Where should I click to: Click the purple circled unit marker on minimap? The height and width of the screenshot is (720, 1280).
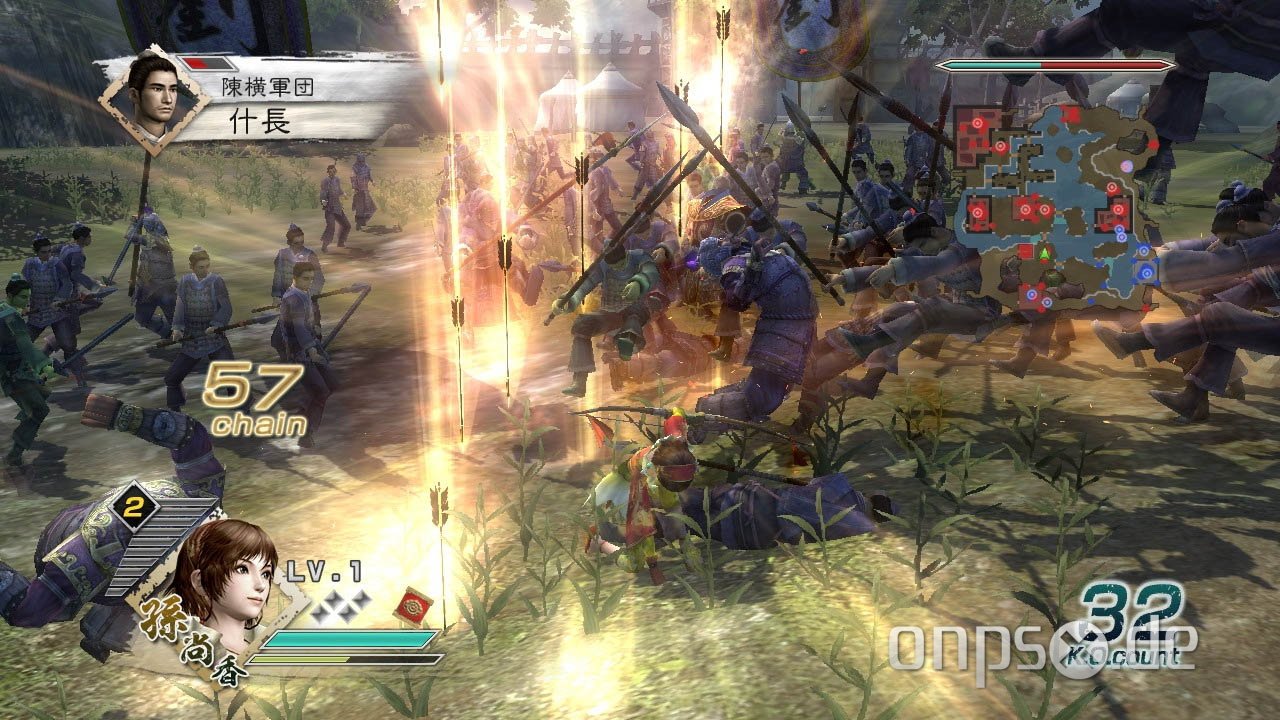coord(1126,165)
